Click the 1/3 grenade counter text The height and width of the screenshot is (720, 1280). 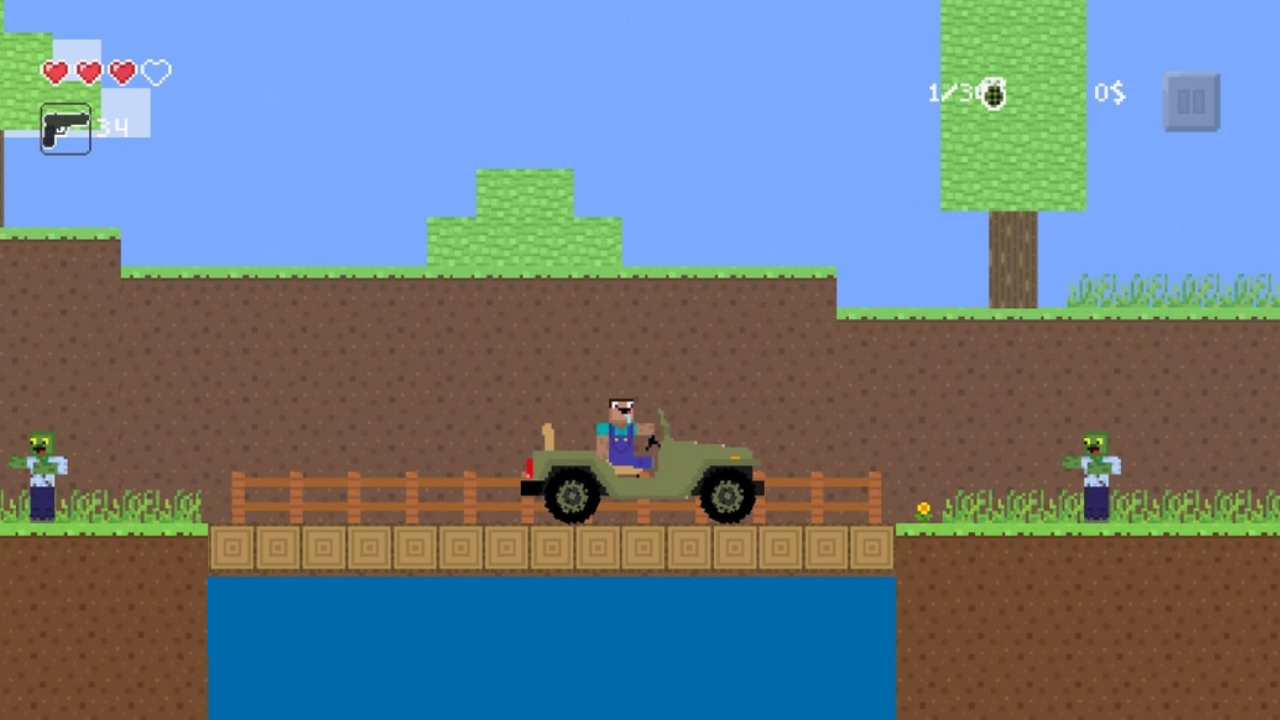950,93
